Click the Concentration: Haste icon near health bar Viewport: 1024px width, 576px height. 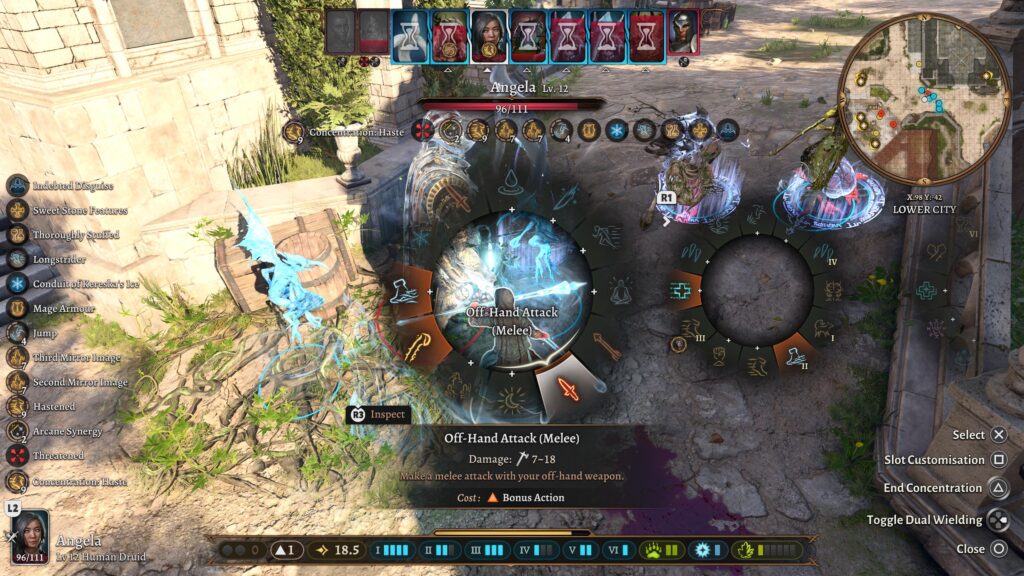[x=293, y=132]
